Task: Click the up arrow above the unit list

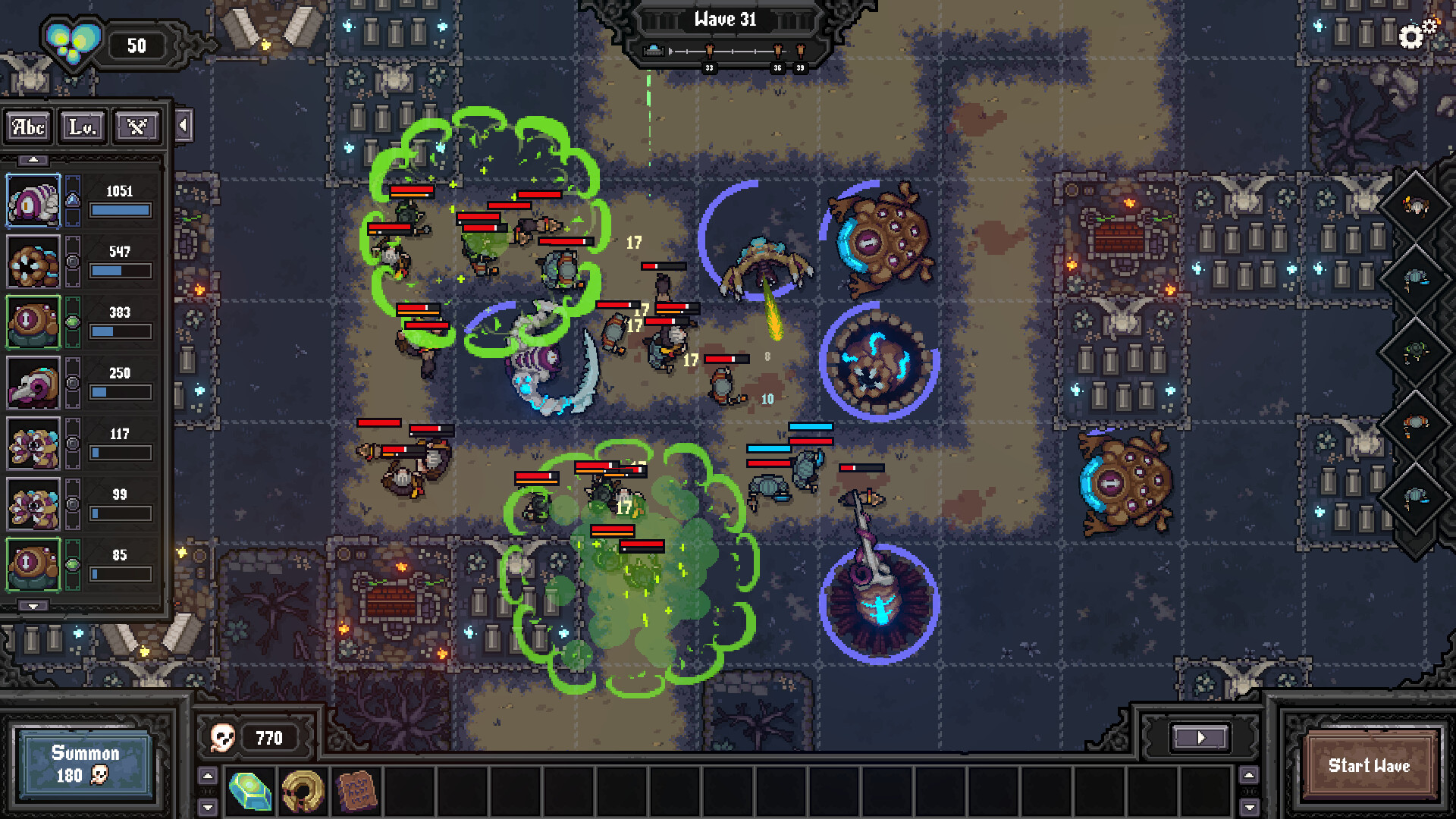Action: click(33, 158)
